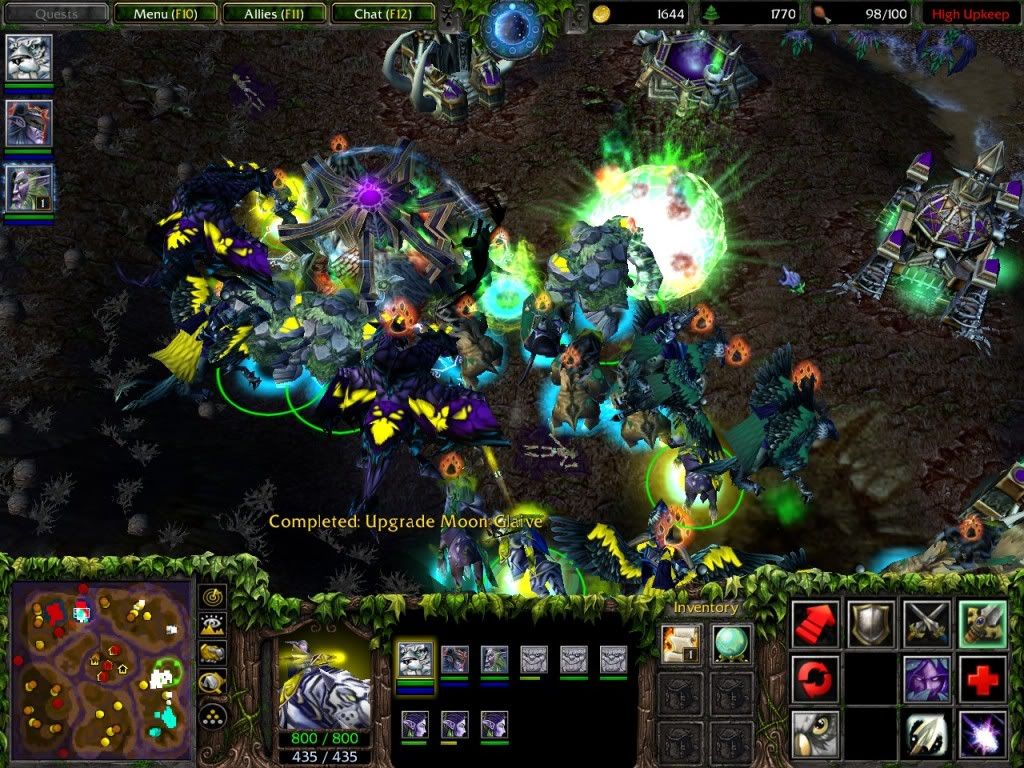Activate the Shadowmeld hooded face ability
Viewport: 1024px width, 768px height.
[927, 679]
